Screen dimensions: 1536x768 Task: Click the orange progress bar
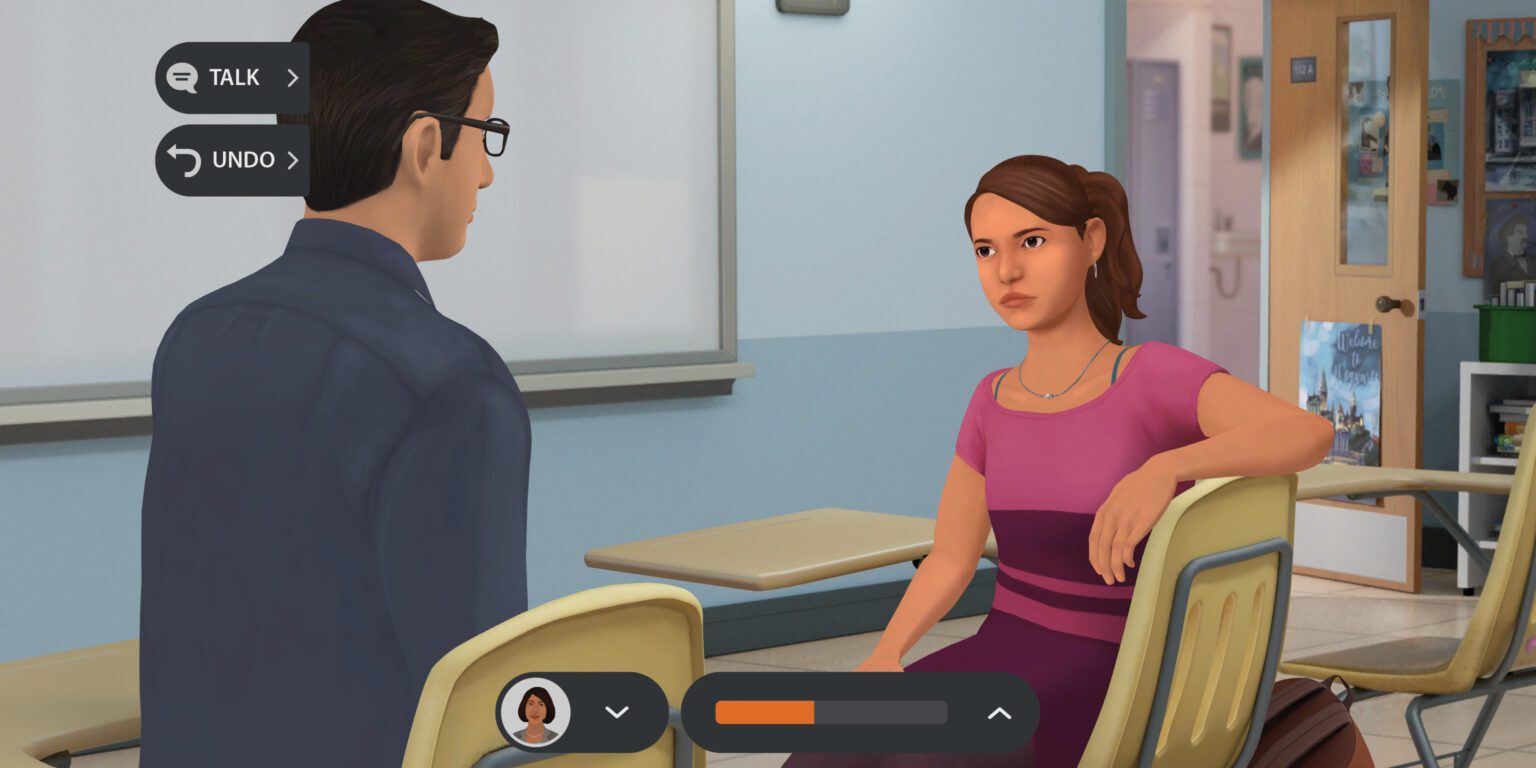[763, 712]
